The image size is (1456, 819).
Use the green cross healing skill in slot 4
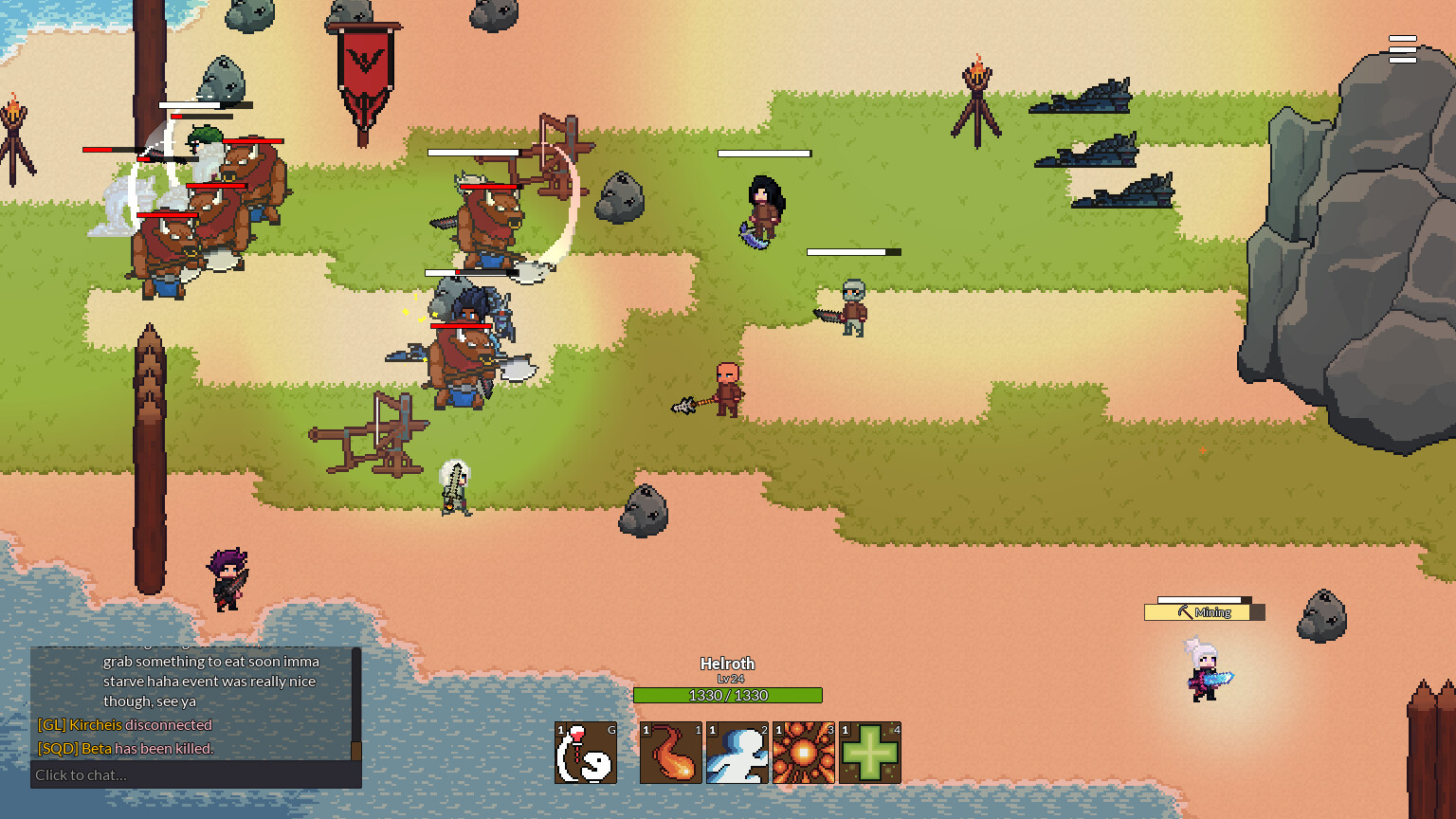click(869, 752)
